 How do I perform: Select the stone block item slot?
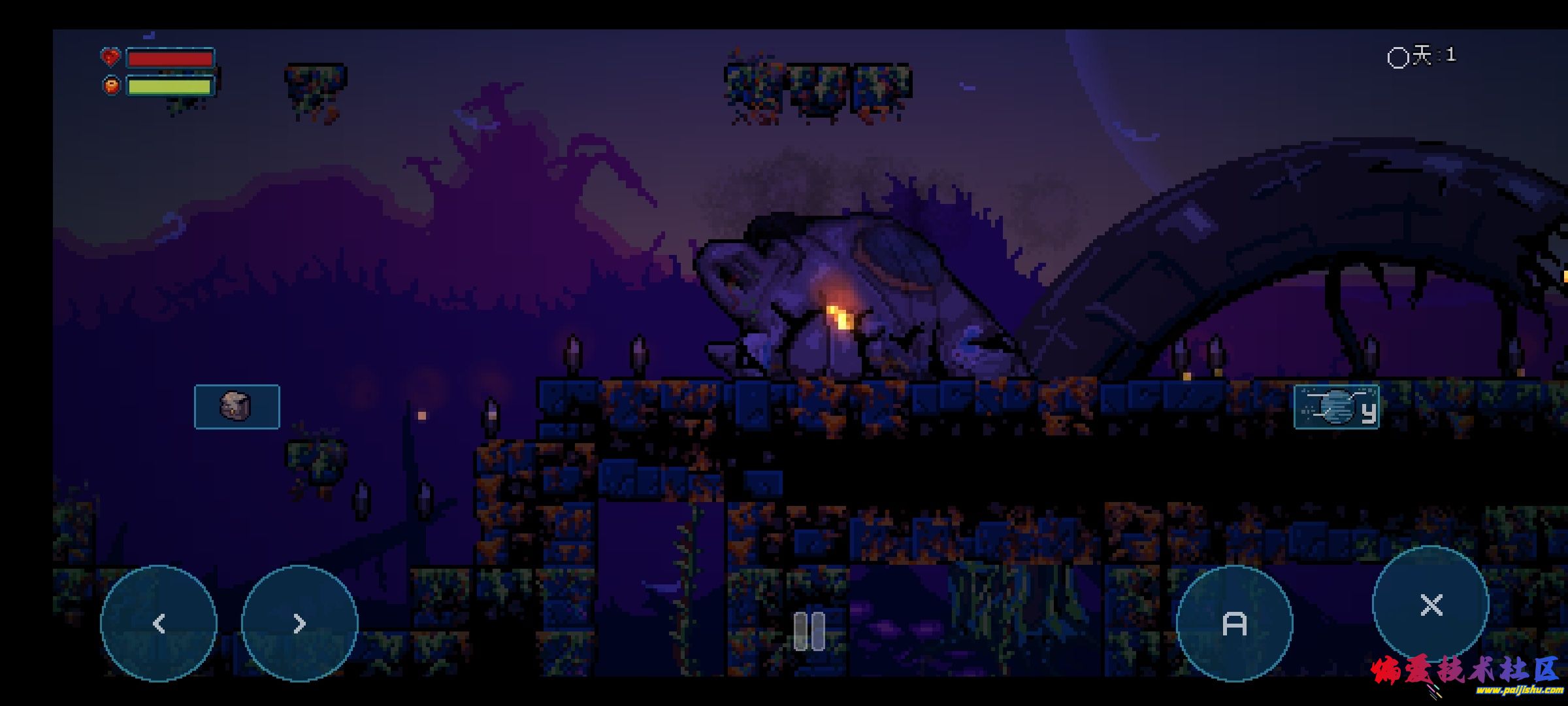237,407
